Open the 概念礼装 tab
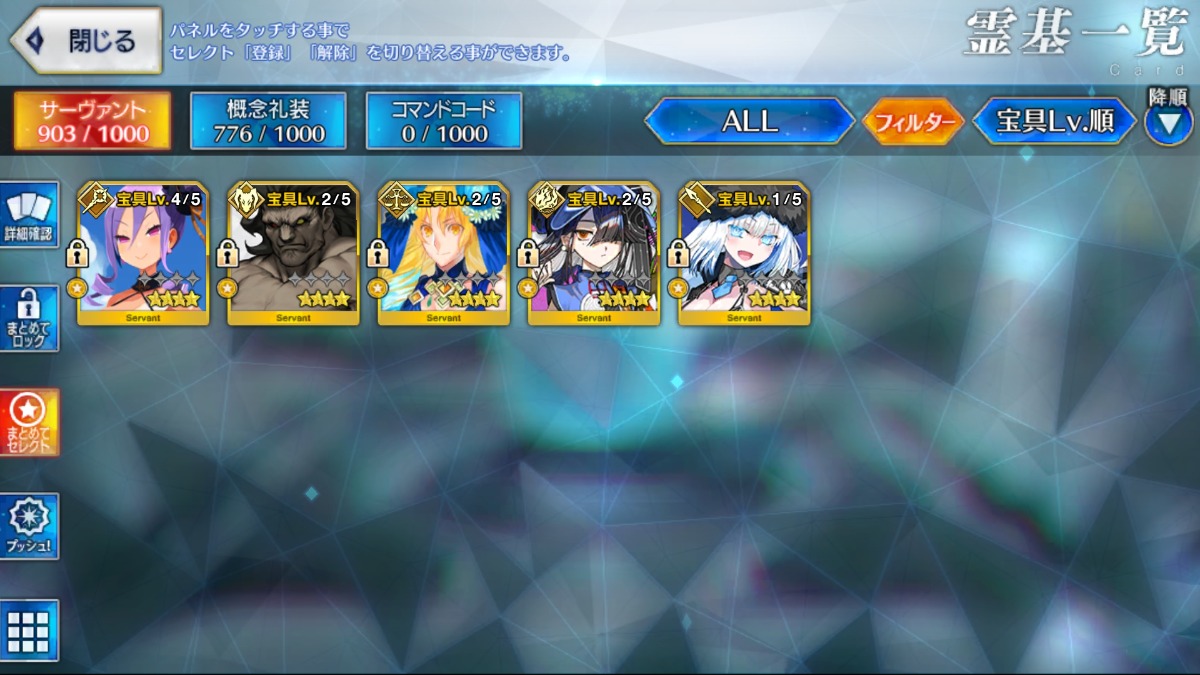The height and width of the screenshot is (675, 1200). tap(268, 121)
